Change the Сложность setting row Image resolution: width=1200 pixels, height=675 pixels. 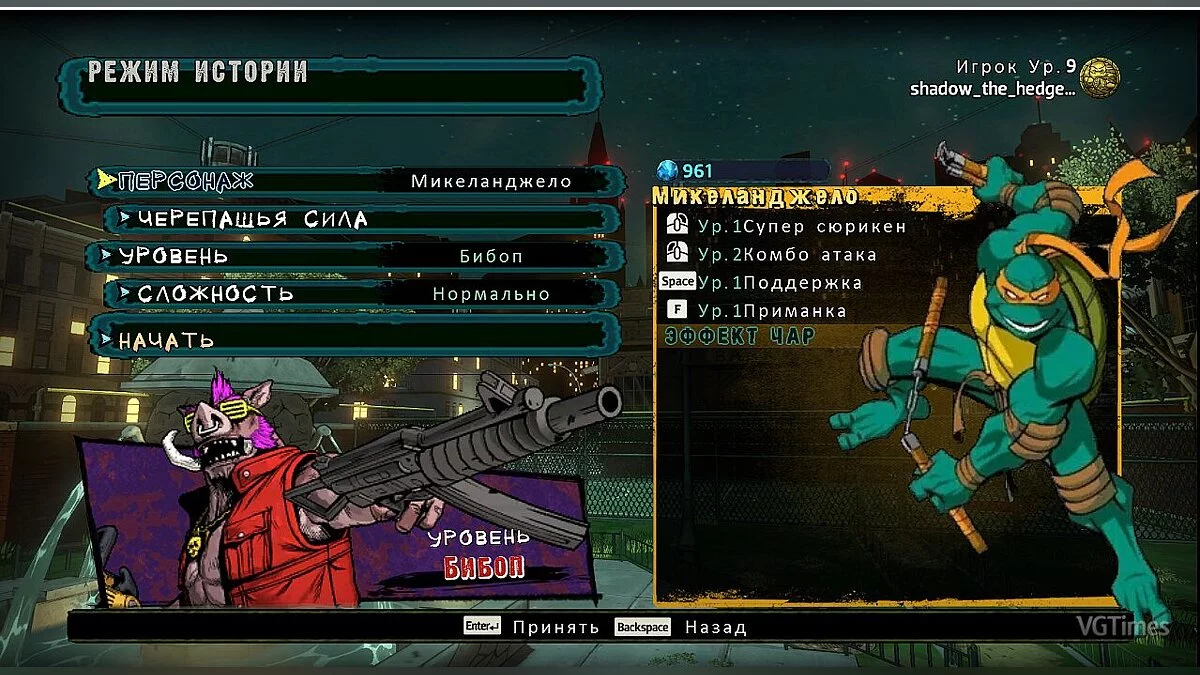tap(360, 294)
